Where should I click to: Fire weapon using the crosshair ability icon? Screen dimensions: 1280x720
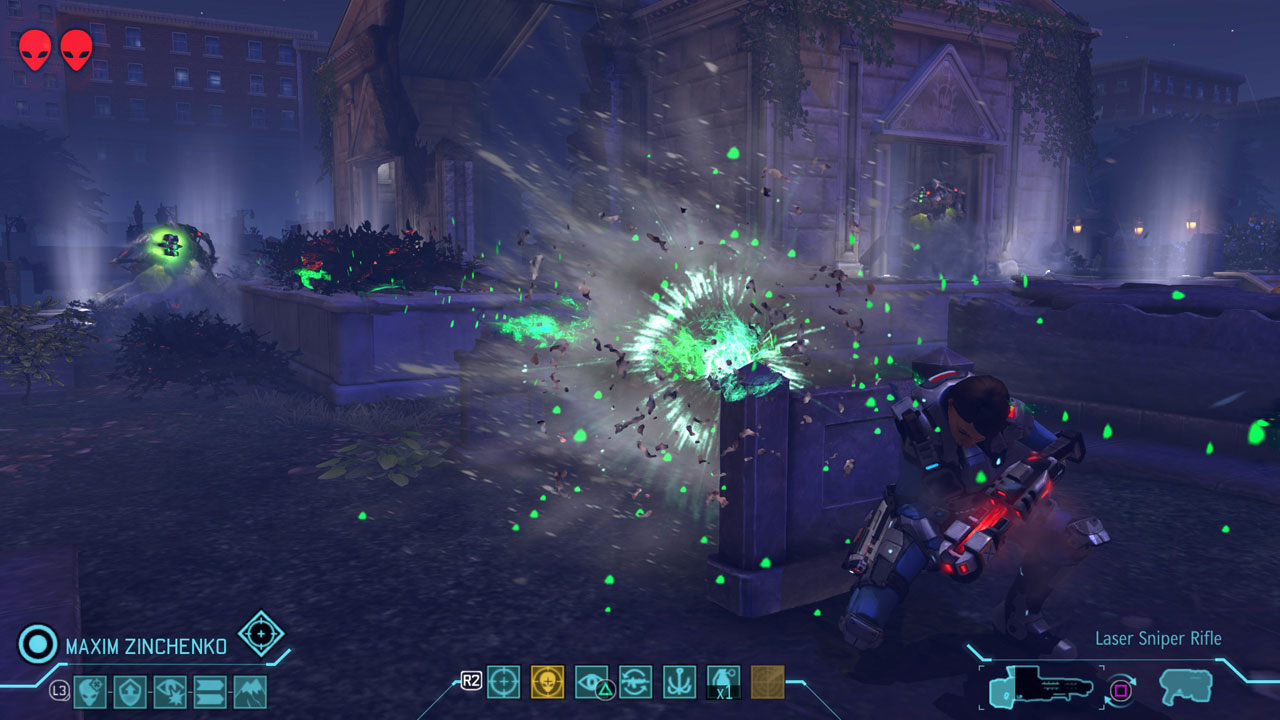point(503,682)
